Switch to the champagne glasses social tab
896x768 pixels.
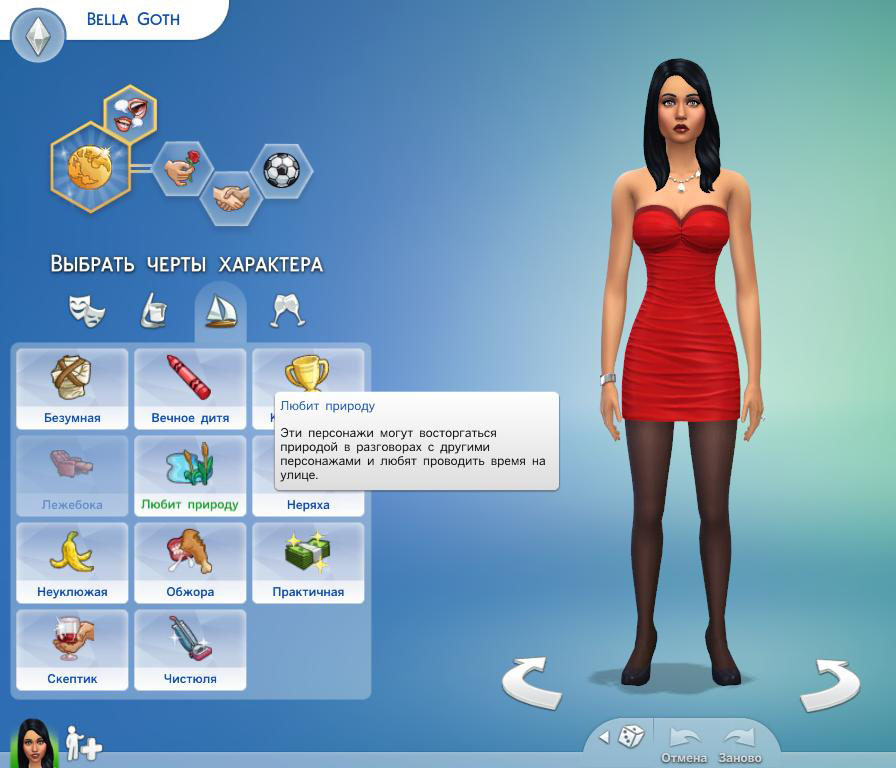tap(288, 310)
